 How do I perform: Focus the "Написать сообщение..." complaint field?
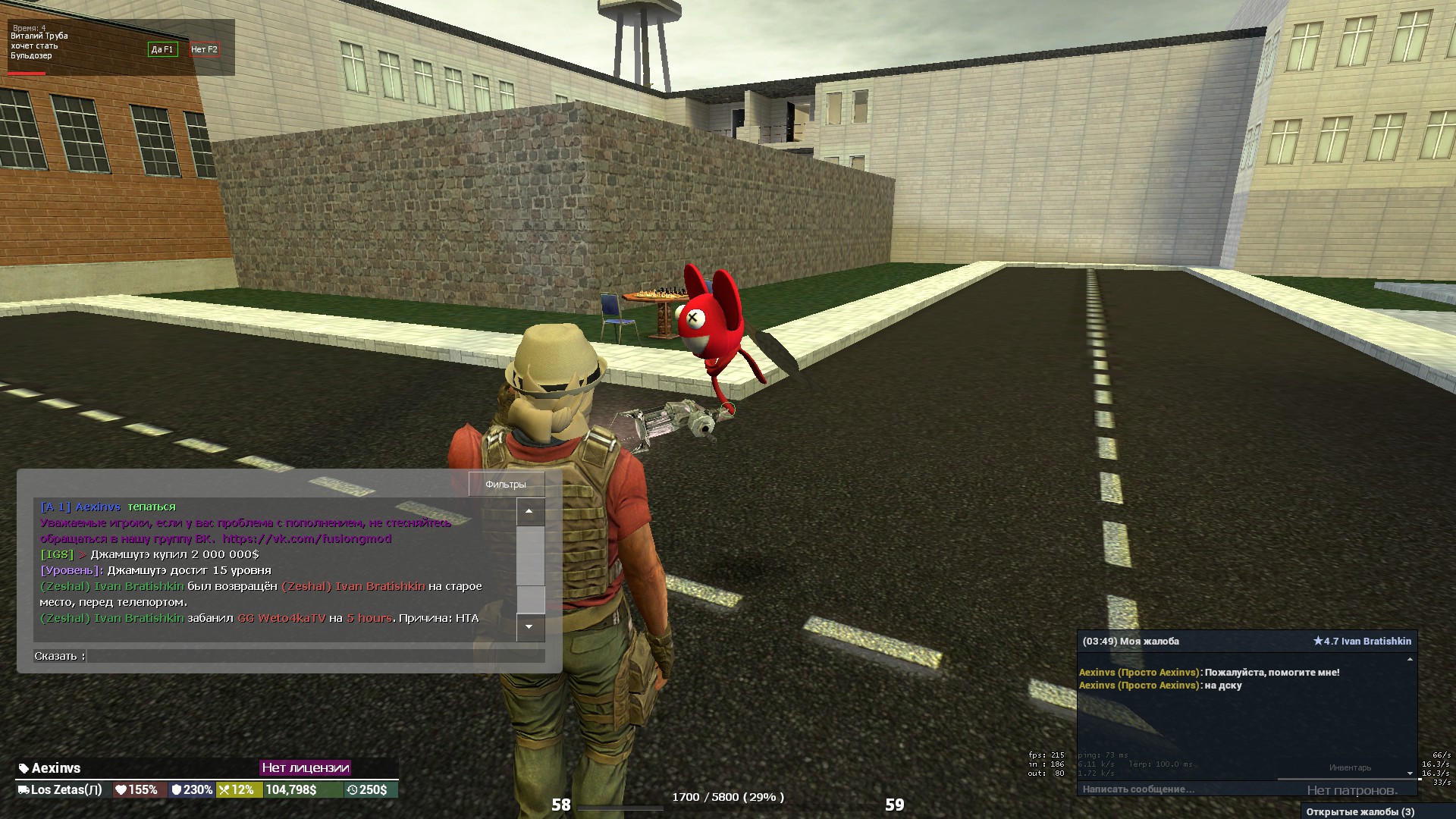tap(1183, 789)
